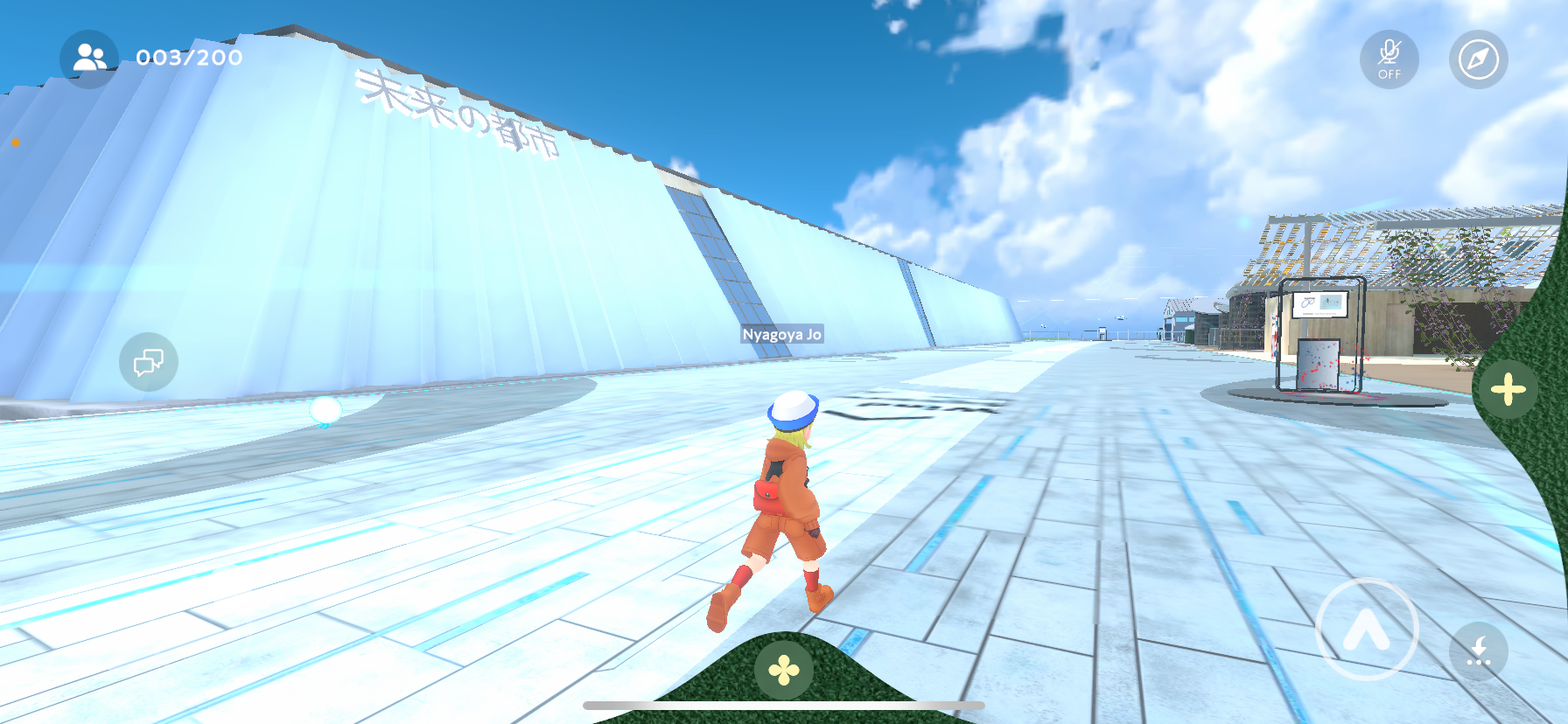Open the participants list icon
Viewport: 1568px width, 724px height.
pos(89,59)
